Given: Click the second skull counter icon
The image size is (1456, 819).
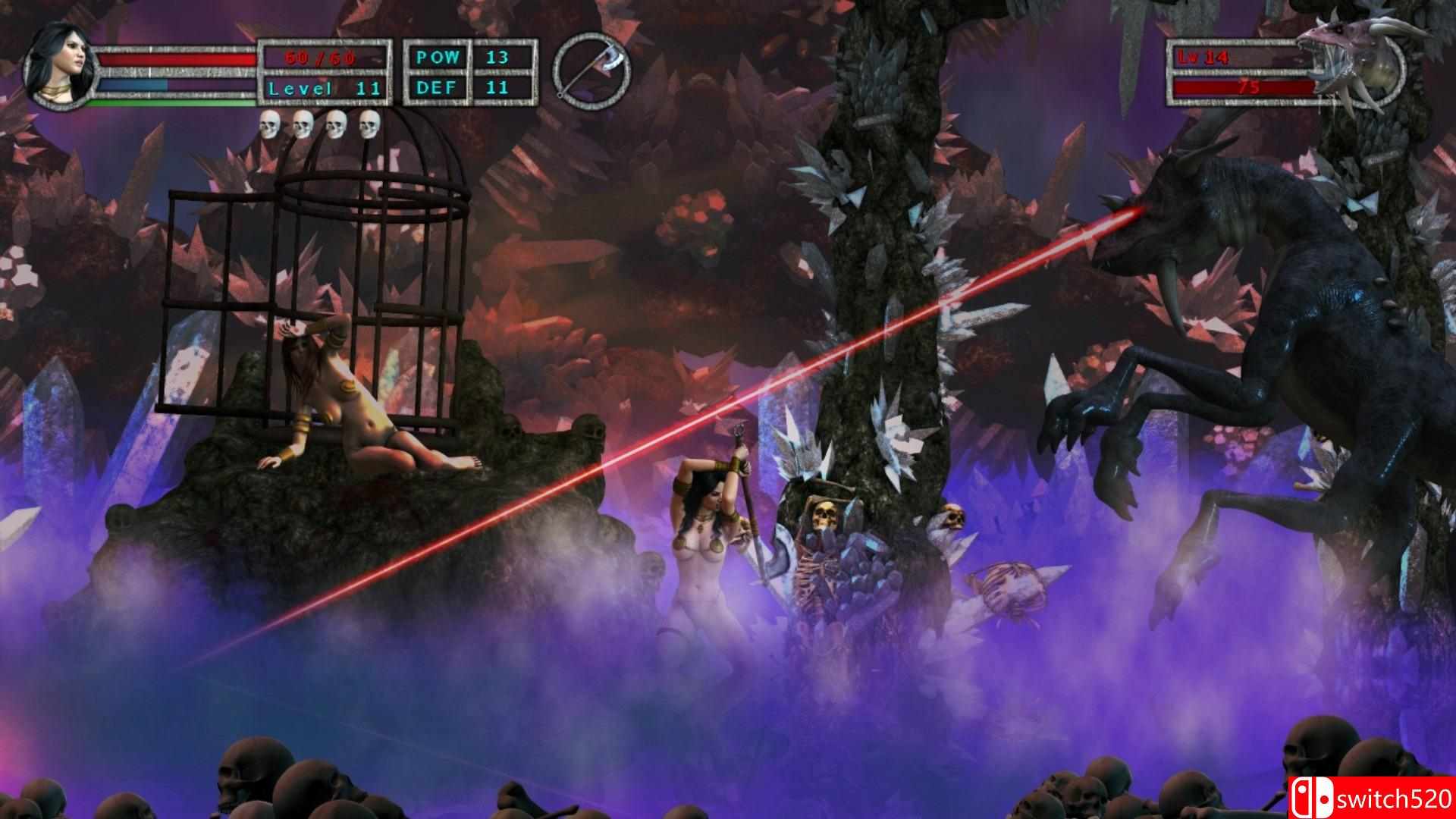Looking at the screenshot, I should (x=303, y=124).
